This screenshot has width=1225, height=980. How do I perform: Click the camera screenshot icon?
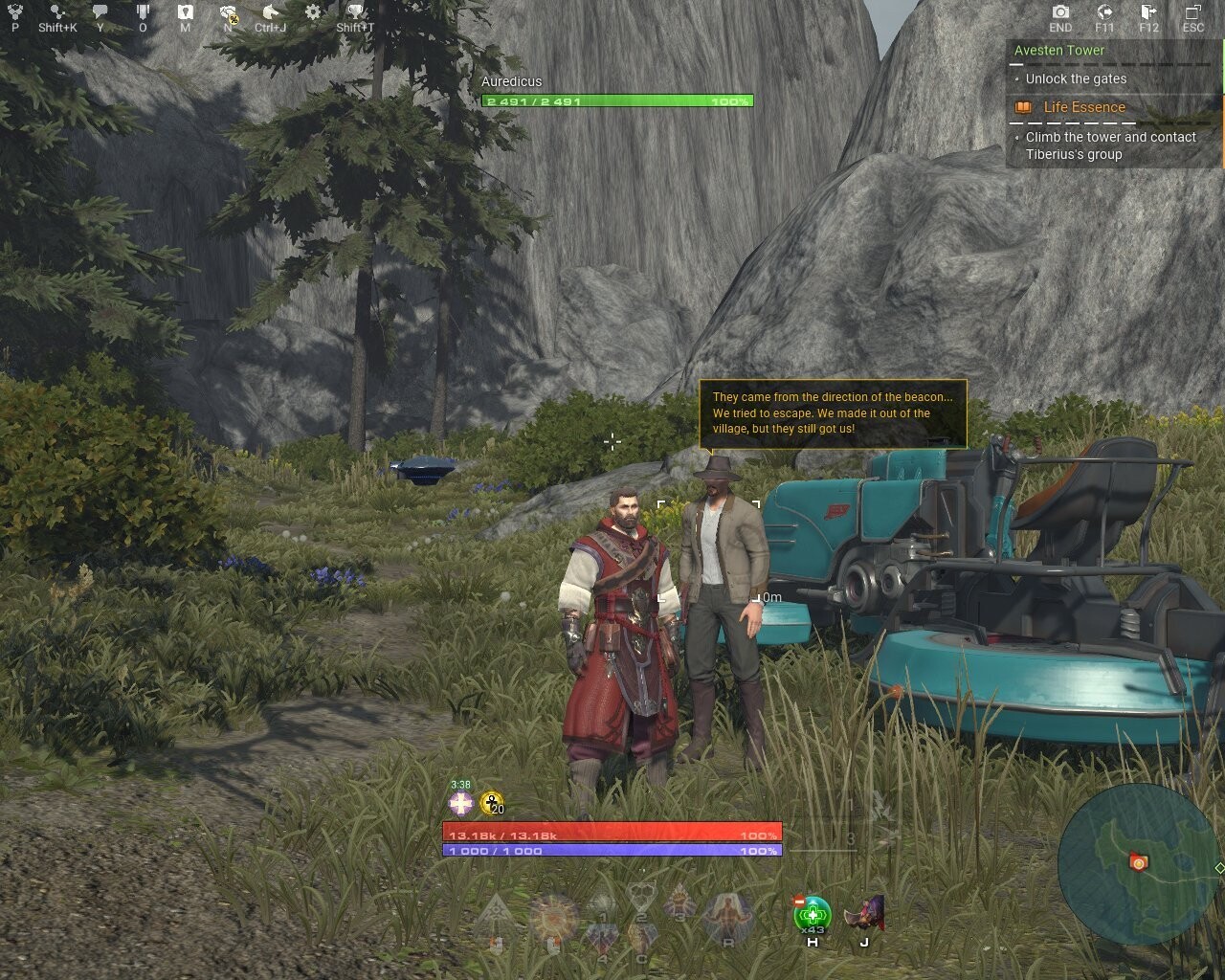[x=1060, y=12]
